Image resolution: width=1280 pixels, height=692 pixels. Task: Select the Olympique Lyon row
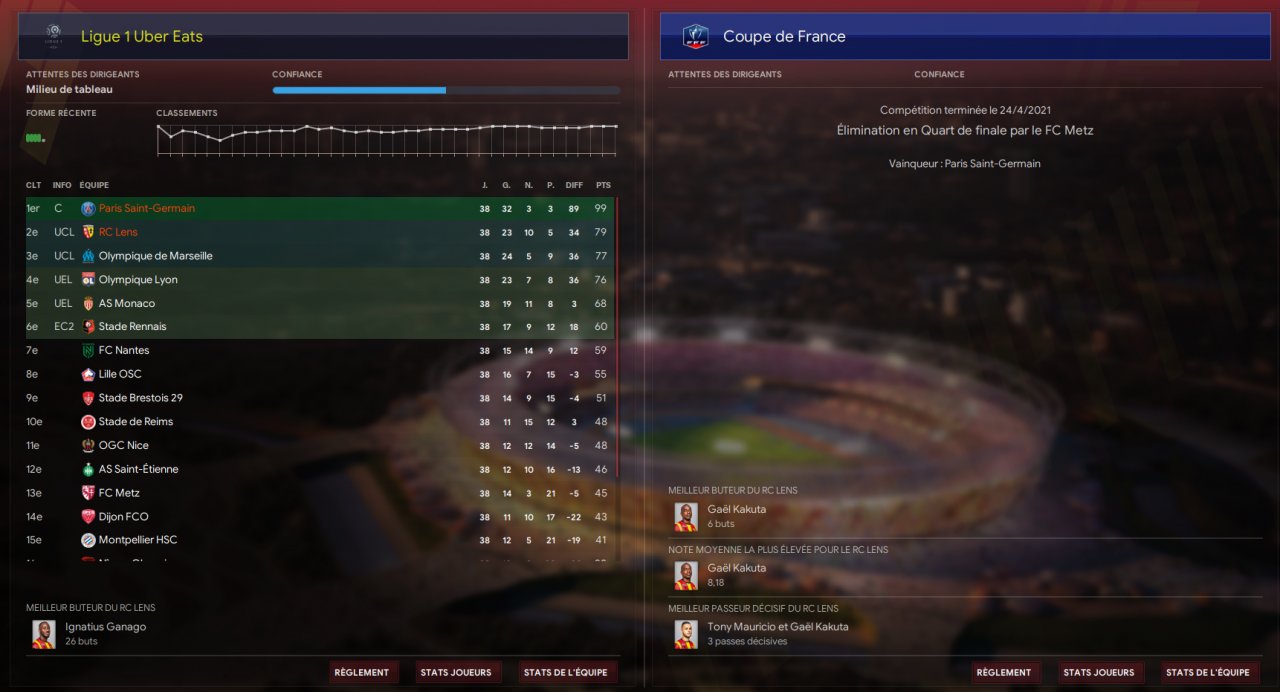click(138, 280)
